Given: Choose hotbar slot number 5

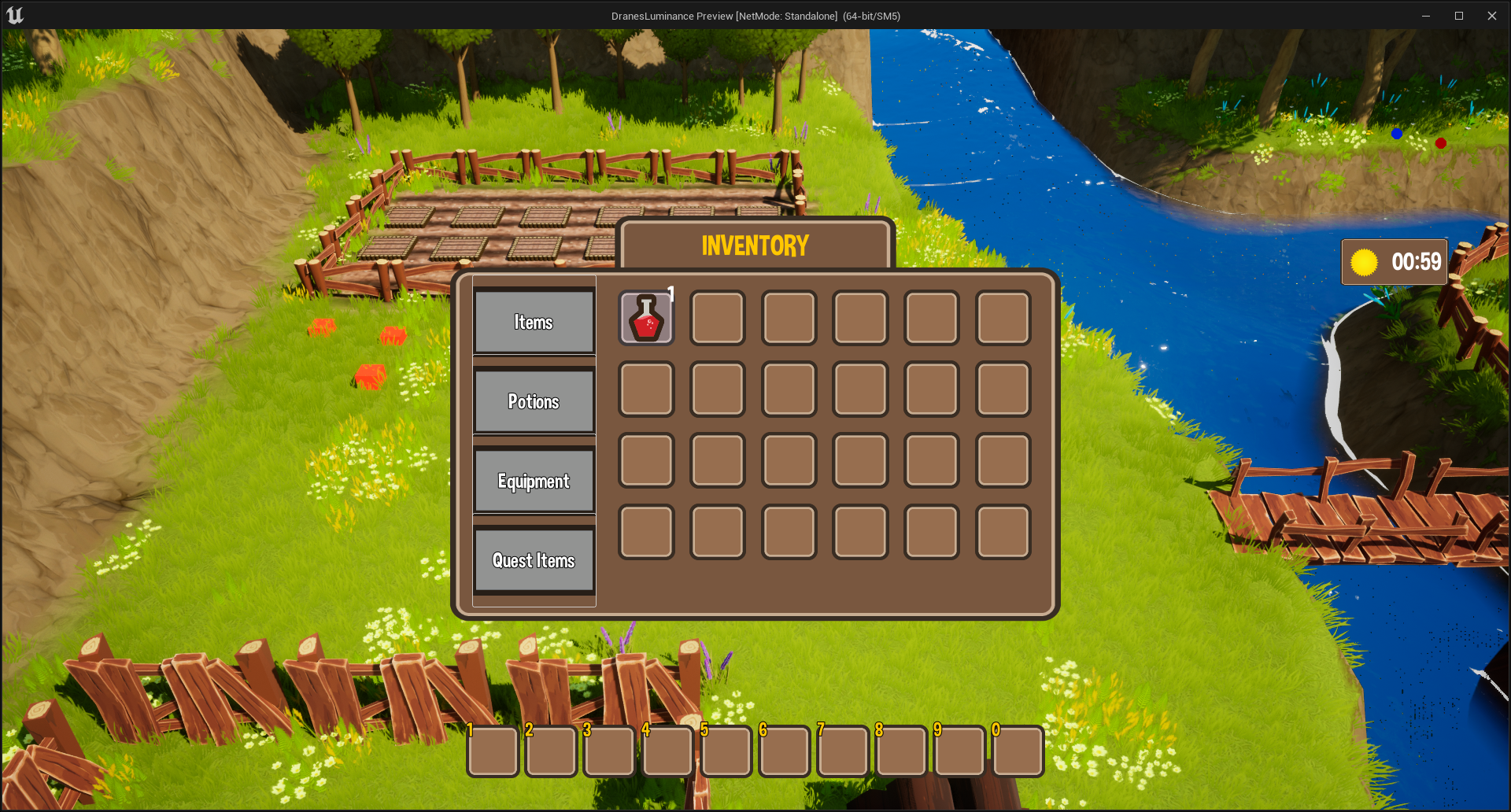Looking at the screenshot, I should 726,751.
